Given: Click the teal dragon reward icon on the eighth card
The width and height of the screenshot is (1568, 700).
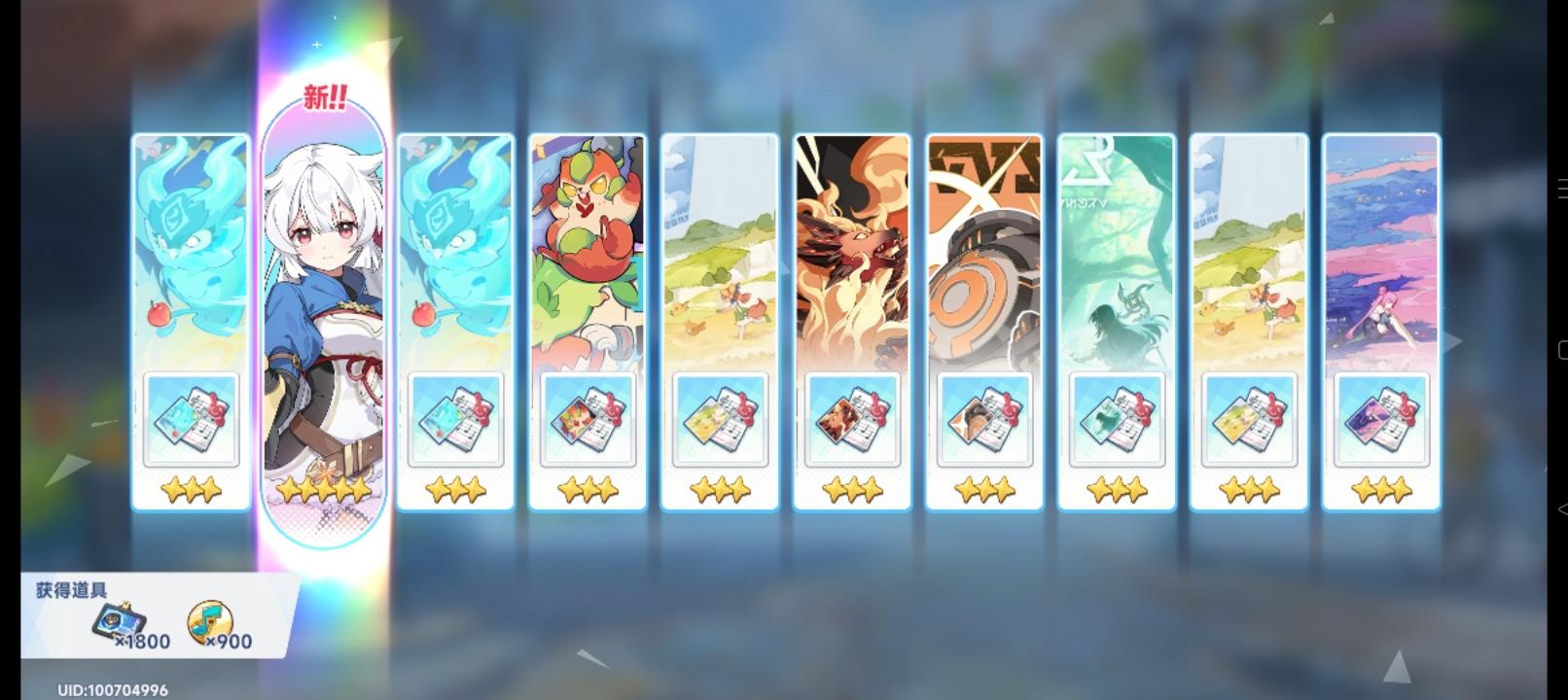Looking at the screenshot, I should tap(1116, 420).
